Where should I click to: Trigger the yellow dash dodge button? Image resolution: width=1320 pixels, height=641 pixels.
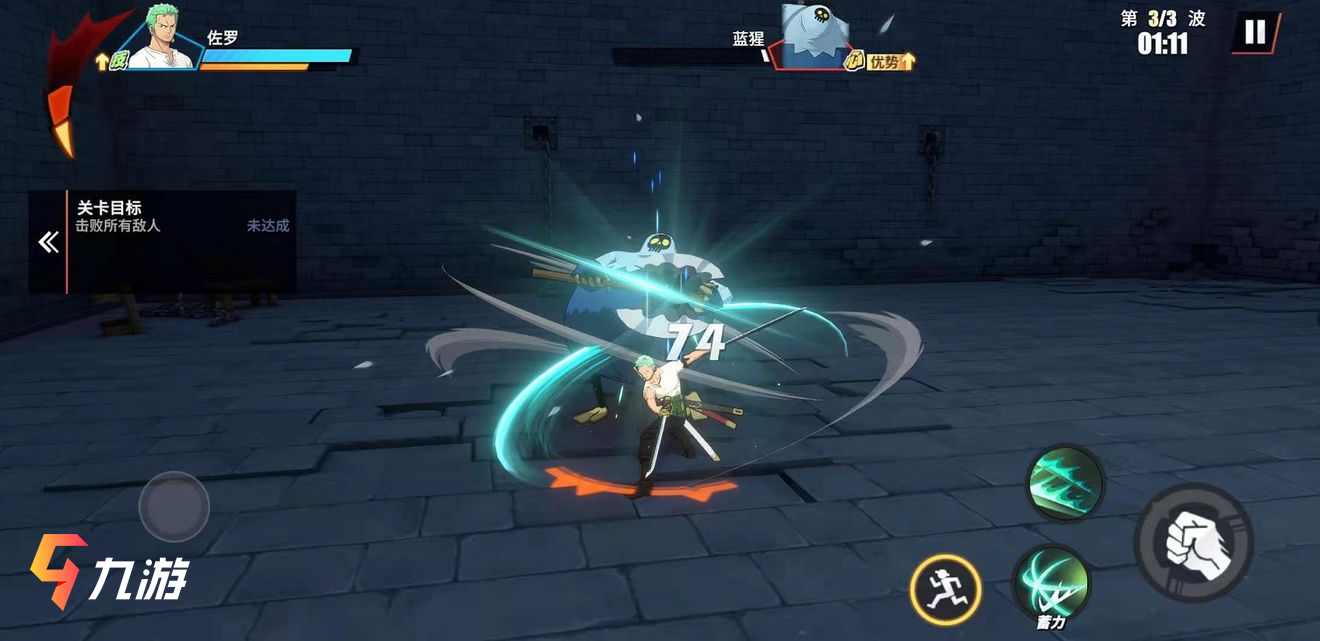pyautogui.click(x=945, y=589)
